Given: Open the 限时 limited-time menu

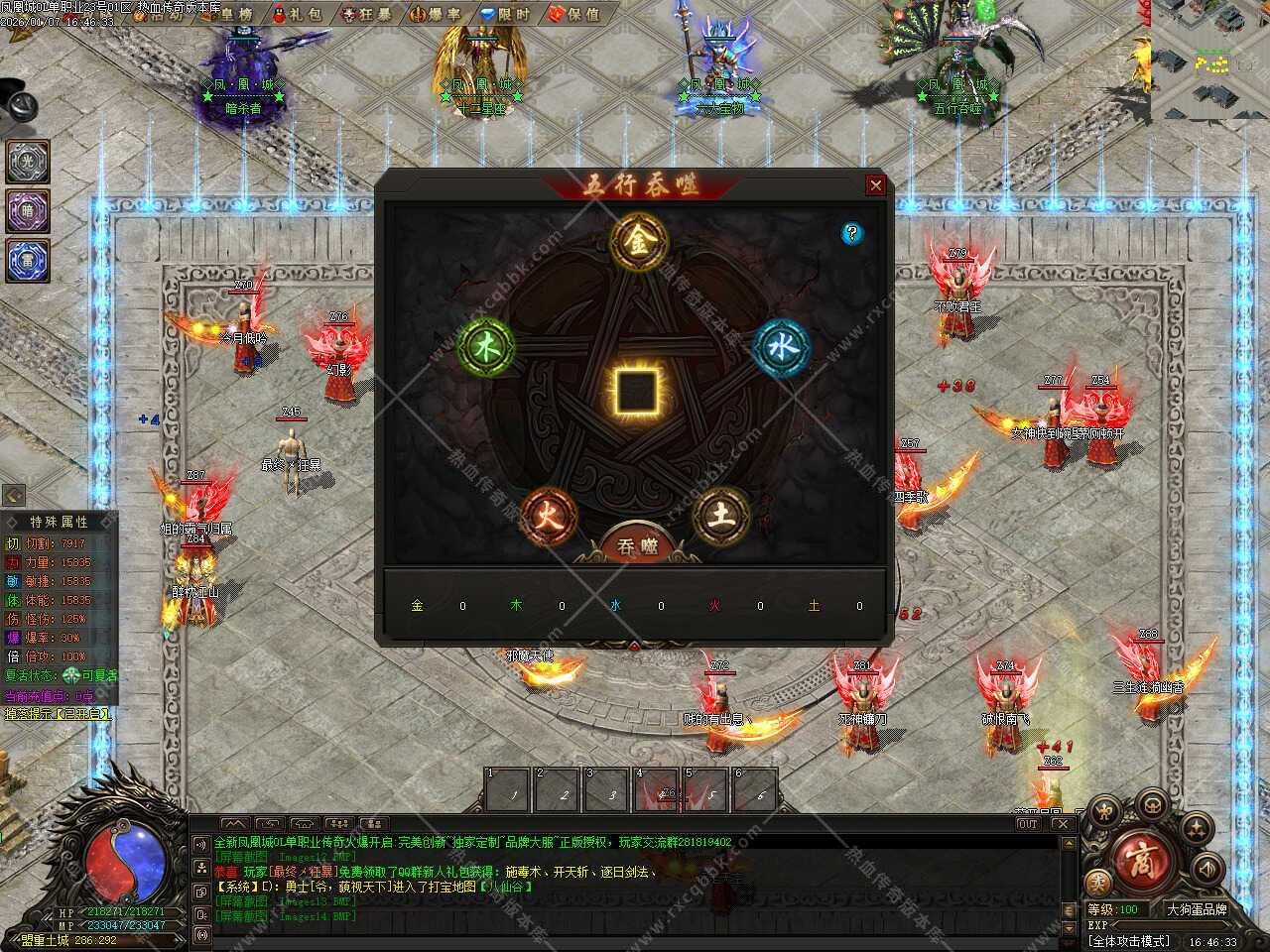Looking at the screenshot, I should (504, 14).
